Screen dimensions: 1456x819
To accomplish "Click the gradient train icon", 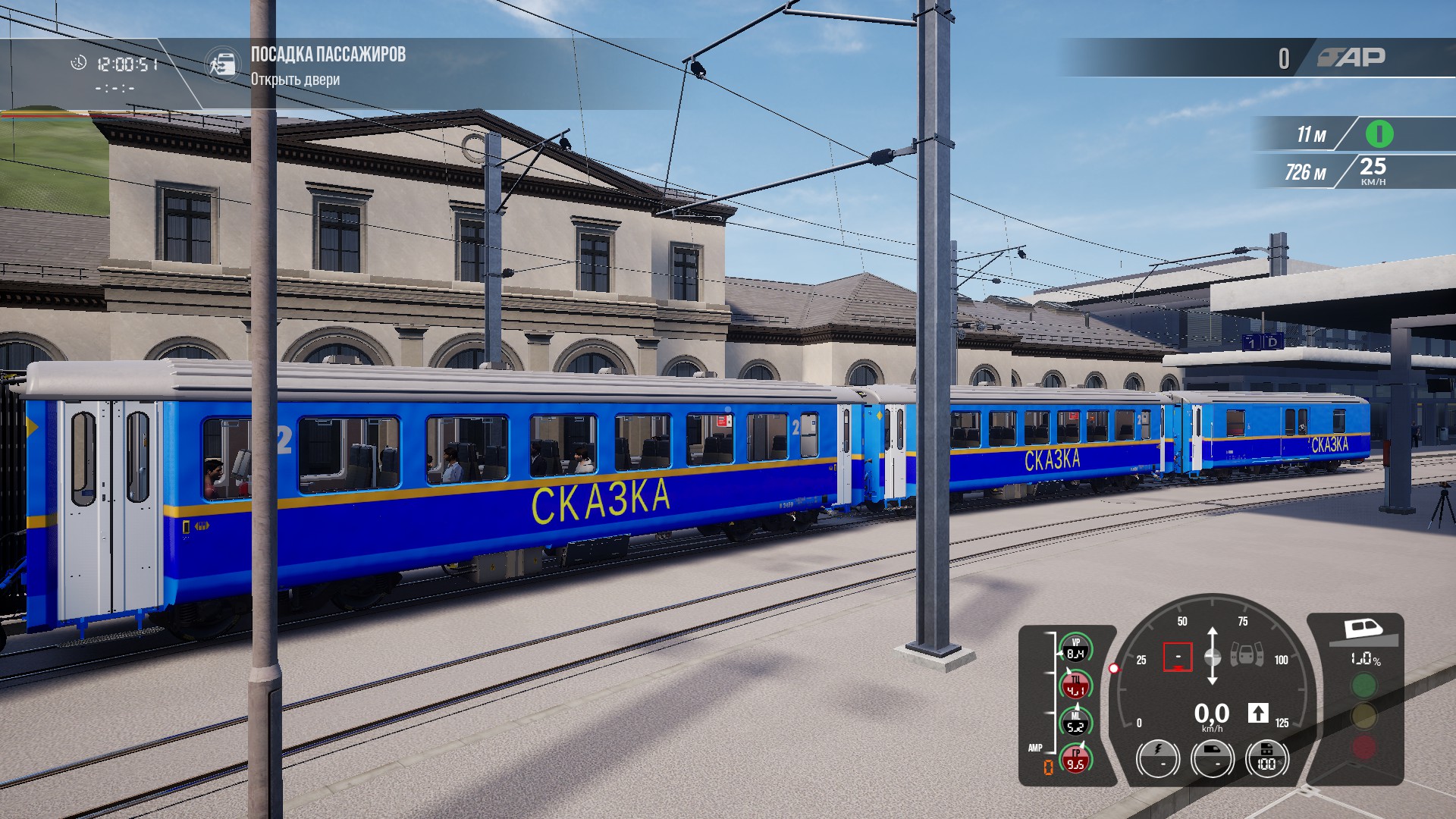I will click(1363, 630).
